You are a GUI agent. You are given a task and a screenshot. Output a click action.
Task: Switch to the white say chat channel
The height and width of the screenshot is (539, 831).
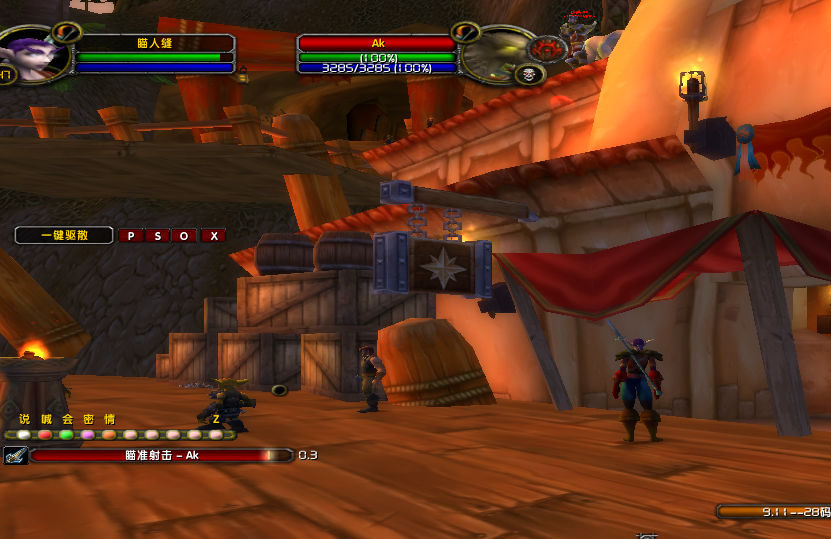tap(23, 435)
